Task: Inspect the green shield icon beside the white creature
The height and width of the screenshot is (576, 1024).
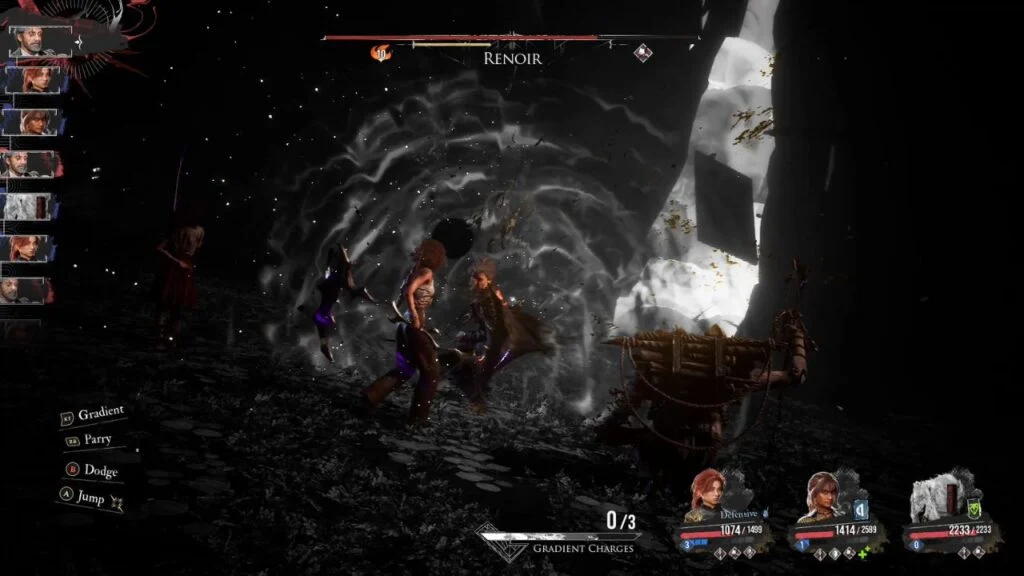Action: pos(972,509)
